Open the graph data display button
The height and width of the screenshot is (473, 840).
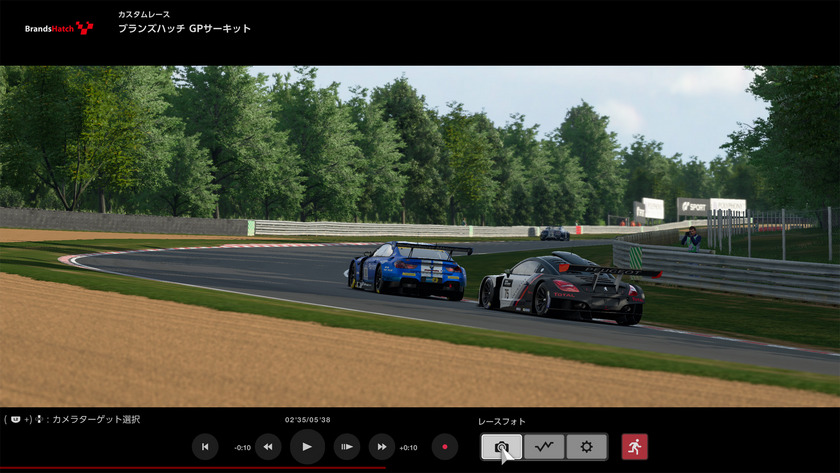tap(544, 447)
